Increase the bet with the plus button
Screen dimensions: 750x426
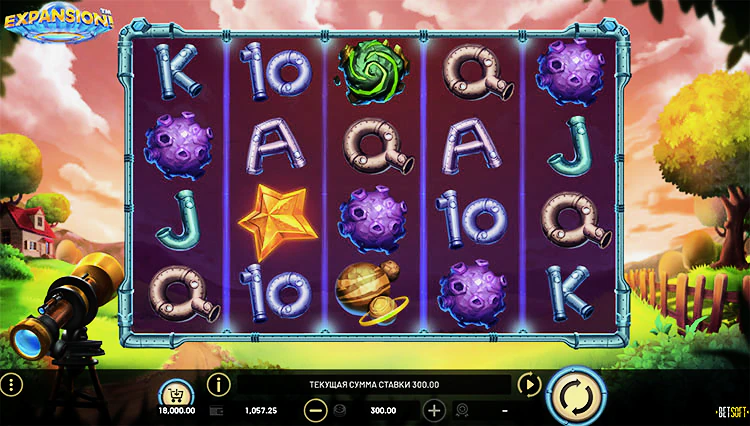point(434,410)
